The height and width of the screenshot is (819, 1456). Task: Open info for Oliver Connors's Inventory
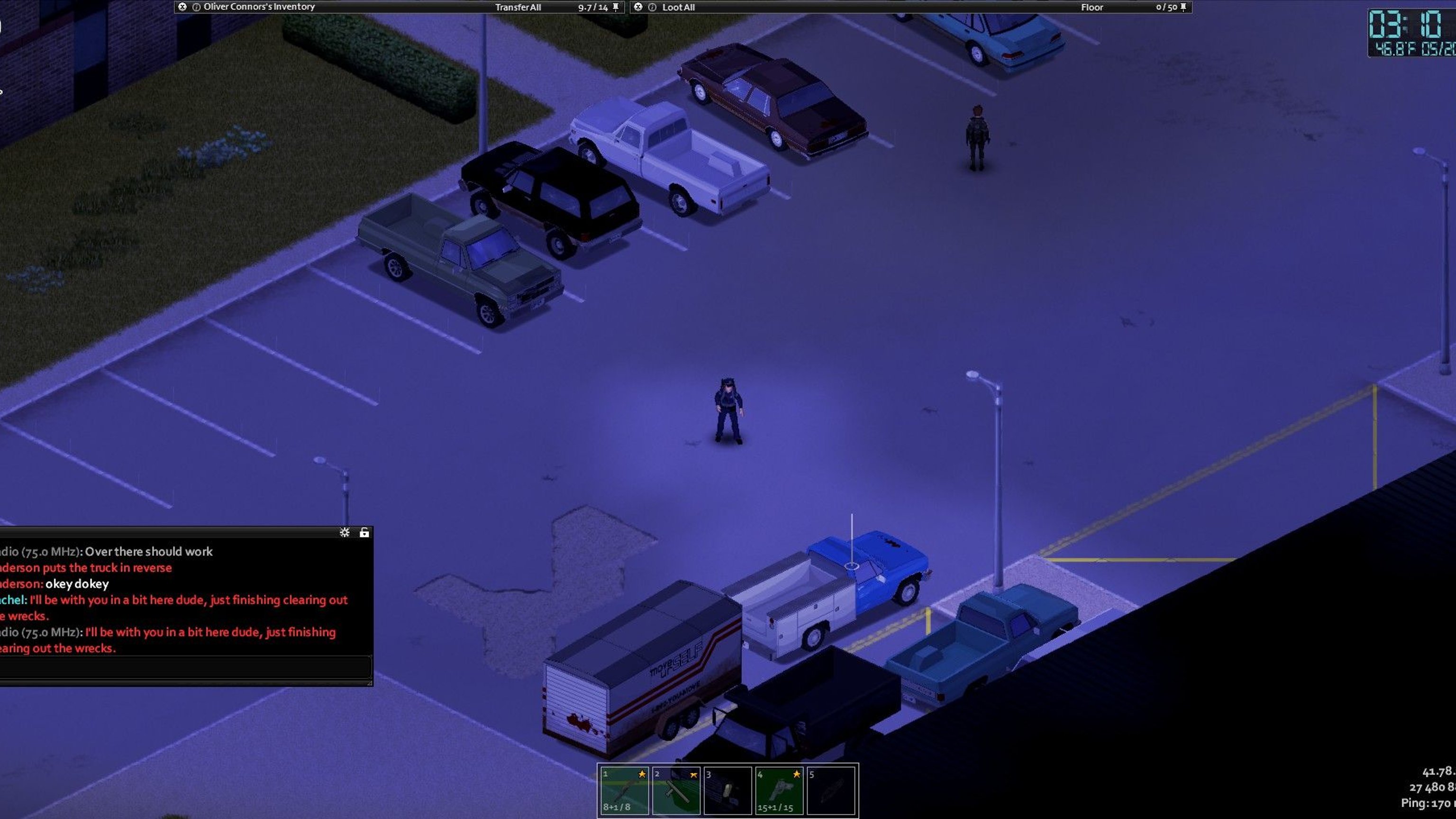pos(196,8)
